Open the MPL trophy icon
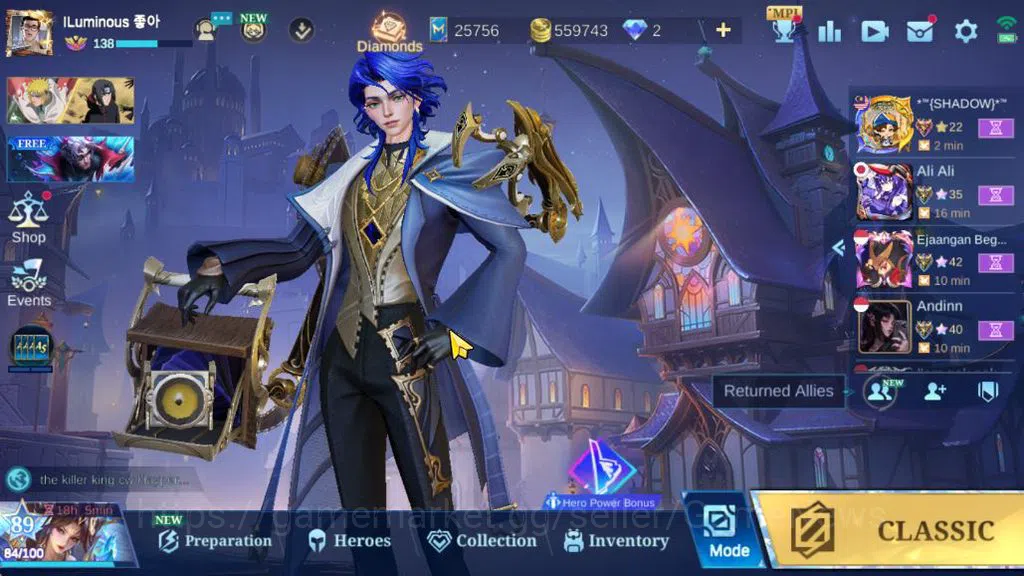1024x576 pixels. [784, 28]
